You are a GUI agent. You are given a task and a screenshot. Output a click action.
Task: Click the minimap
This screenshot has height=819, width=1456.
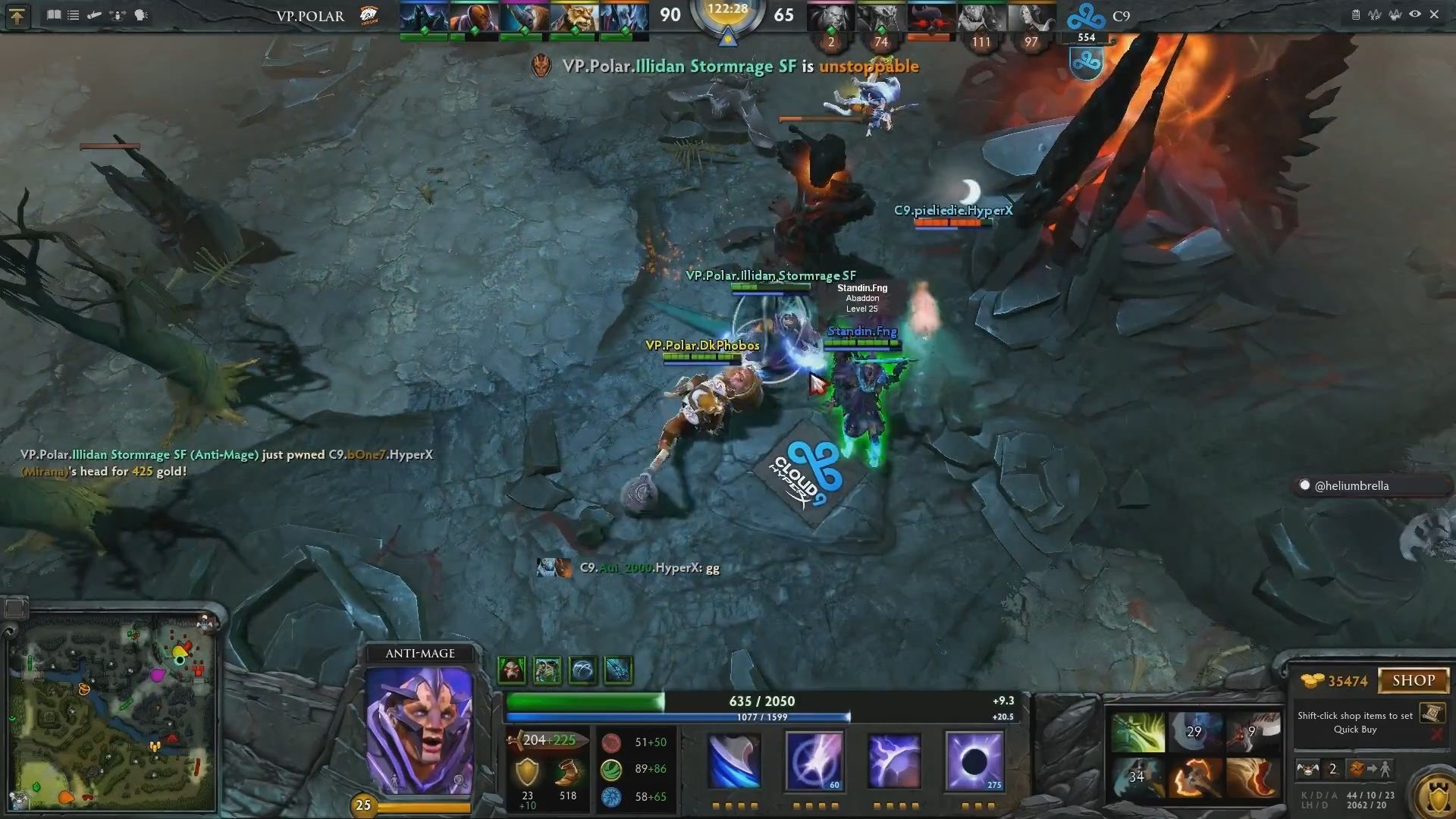pyautogui.click(x=112, y=713)
